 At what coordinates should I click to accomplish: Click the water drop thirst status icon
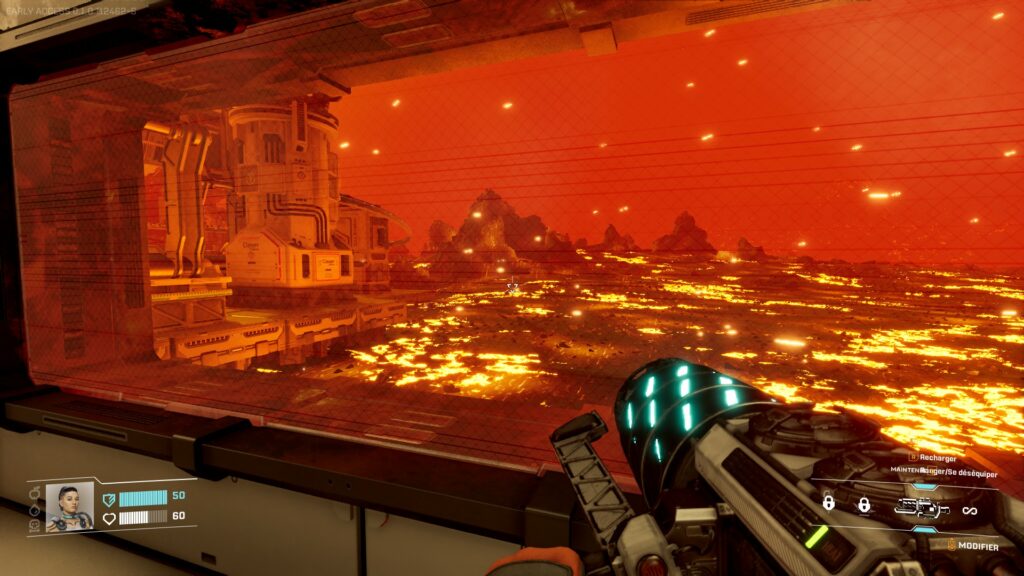(x=35, y=510)
